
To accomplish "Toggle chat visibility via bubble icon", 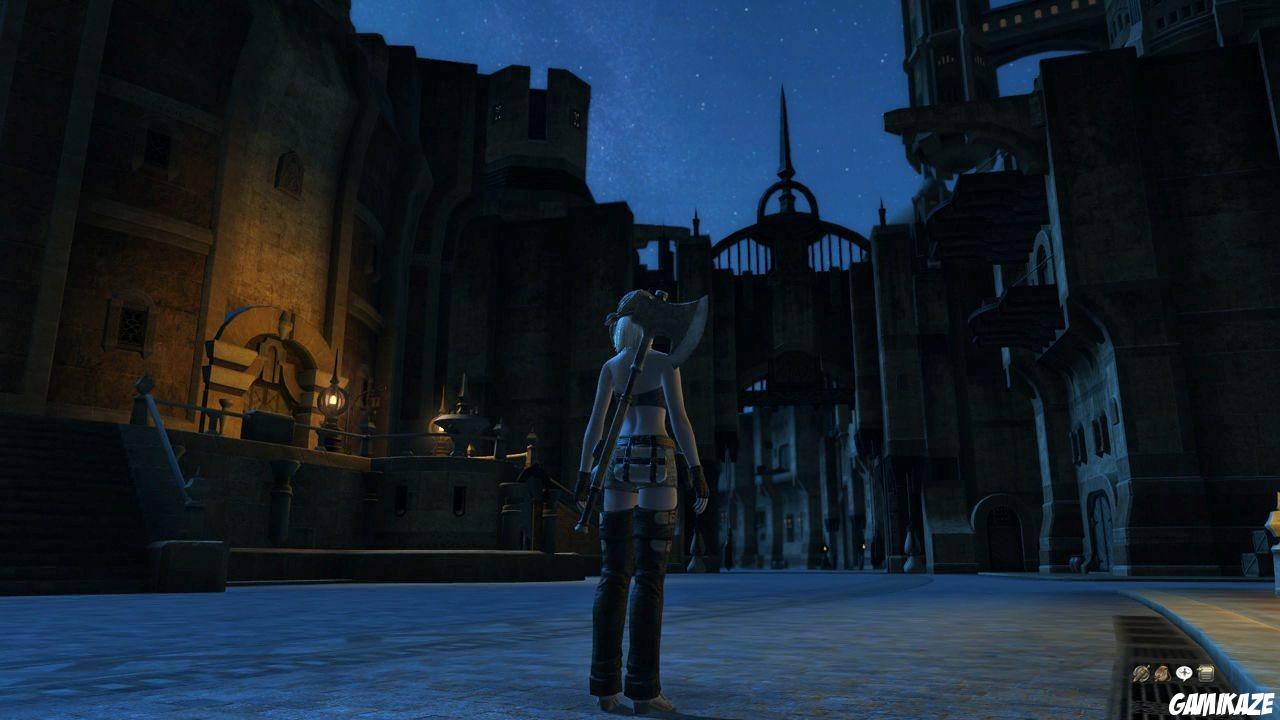I will tap(1184, 672).
